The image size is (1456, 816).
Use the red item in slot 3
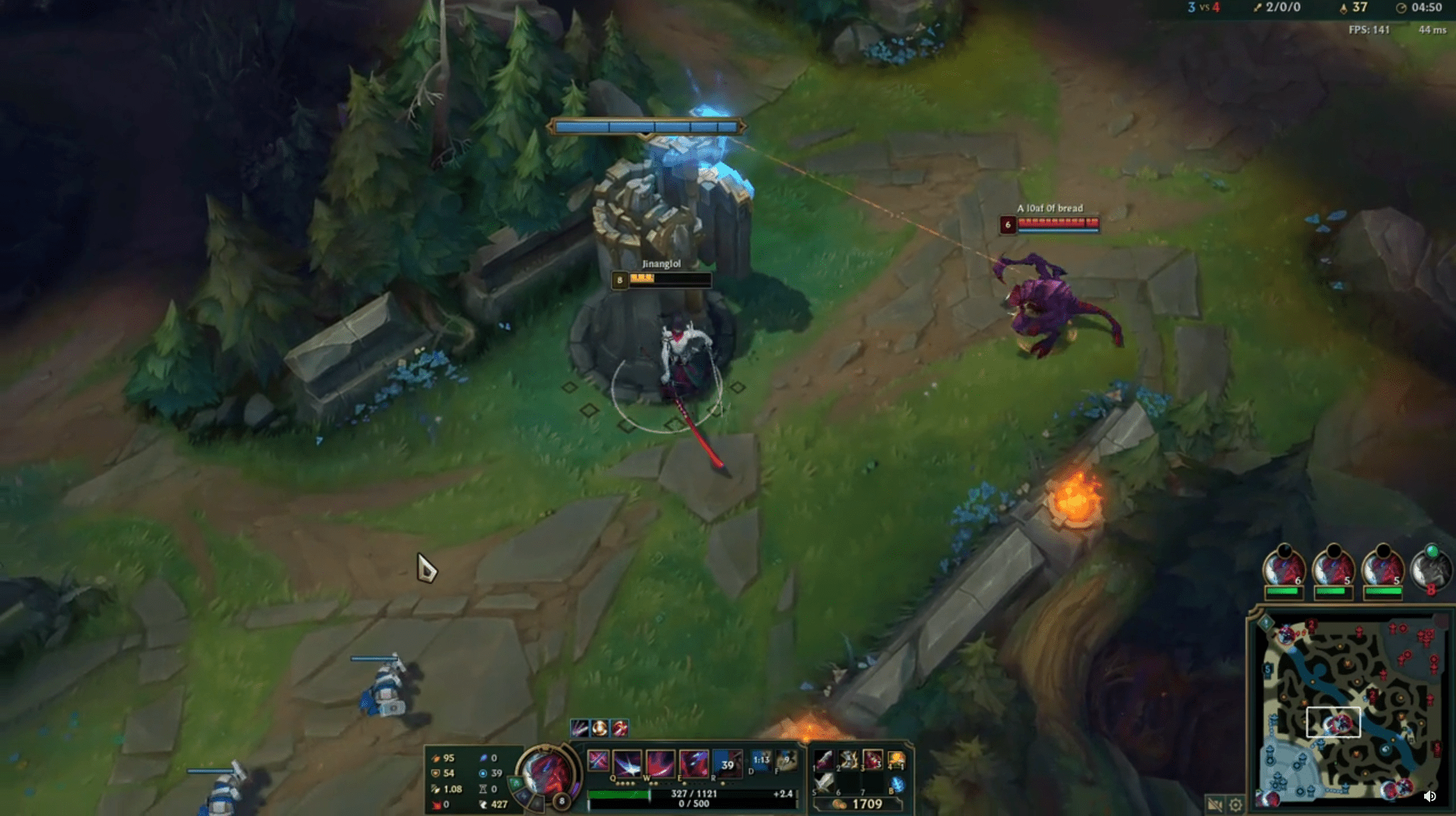(873, 759)
